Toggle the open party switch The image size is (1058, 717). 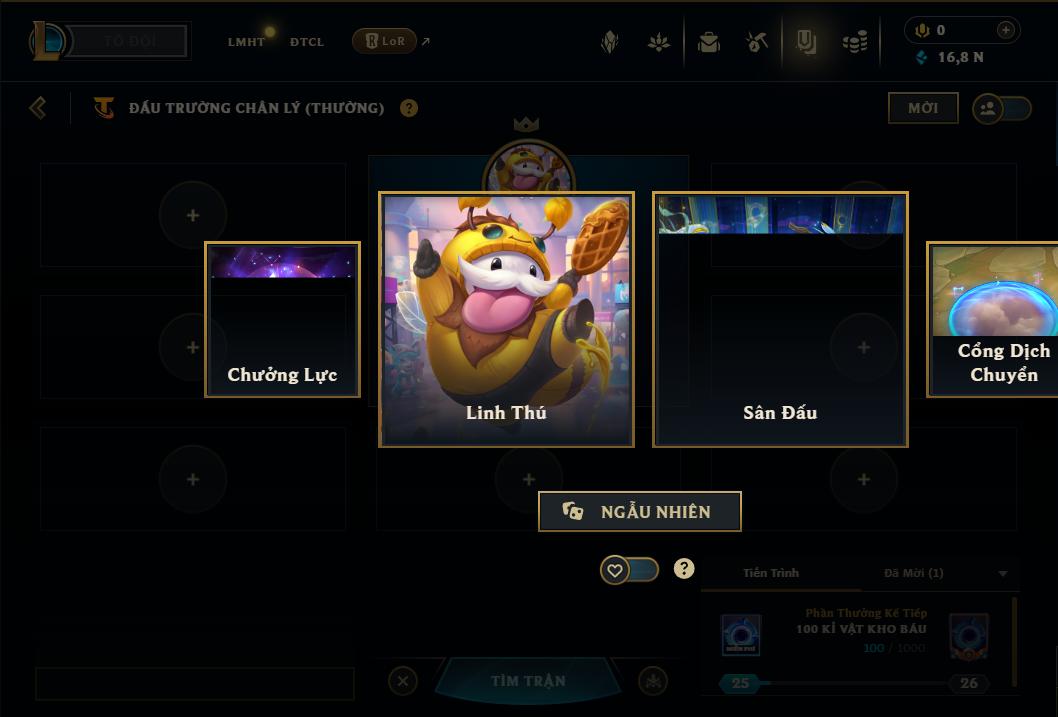(1002, 109)
